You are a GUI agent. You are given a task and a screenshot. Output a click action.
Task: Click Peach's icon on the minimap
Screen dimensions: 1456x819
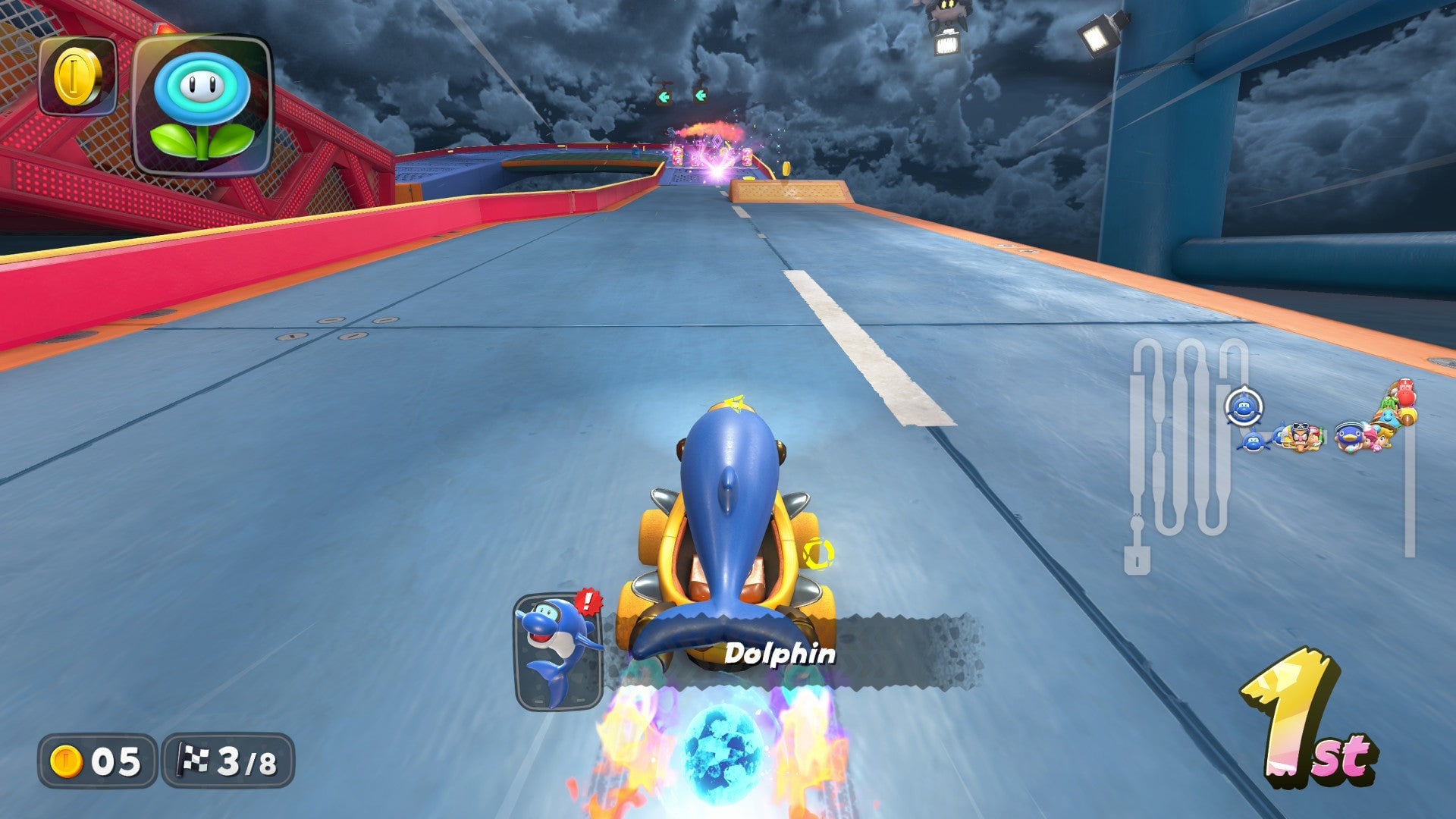click(1385, 439)
